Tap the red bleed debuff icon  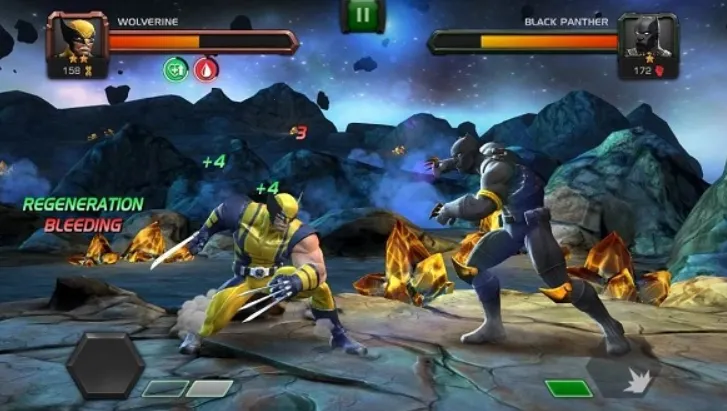tap(206, 69)
